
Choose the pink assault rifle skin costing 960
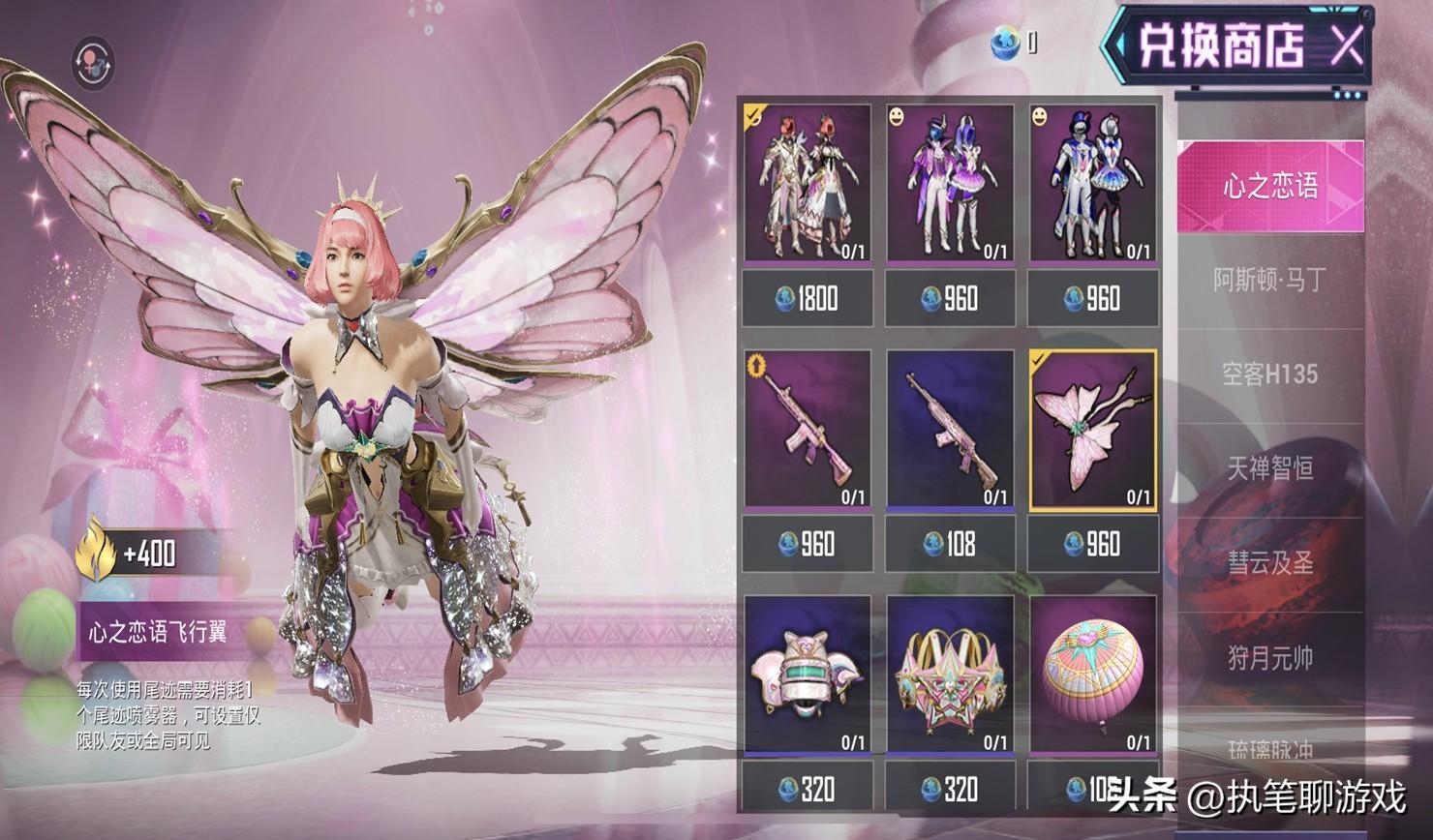pos(807,430)
